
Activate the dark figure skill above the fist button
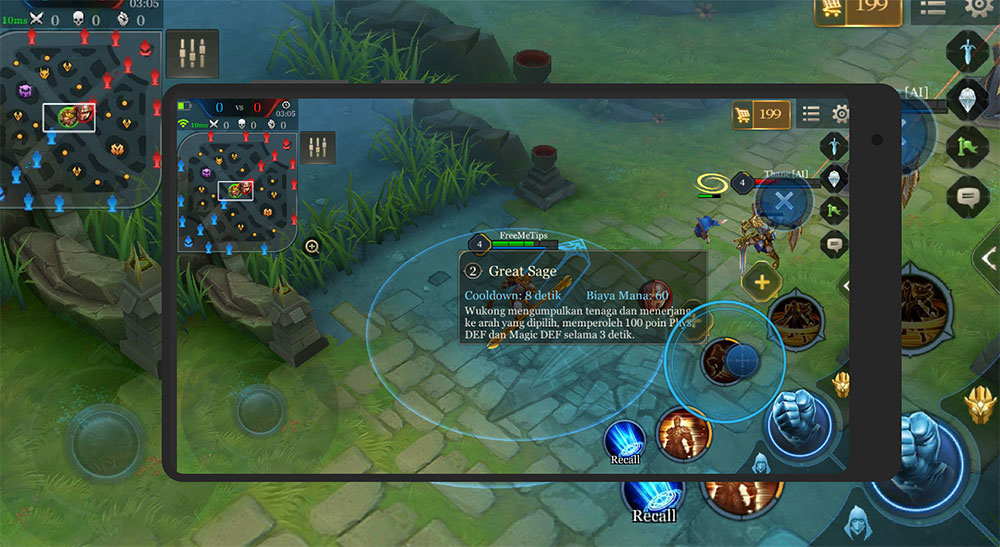796,318
